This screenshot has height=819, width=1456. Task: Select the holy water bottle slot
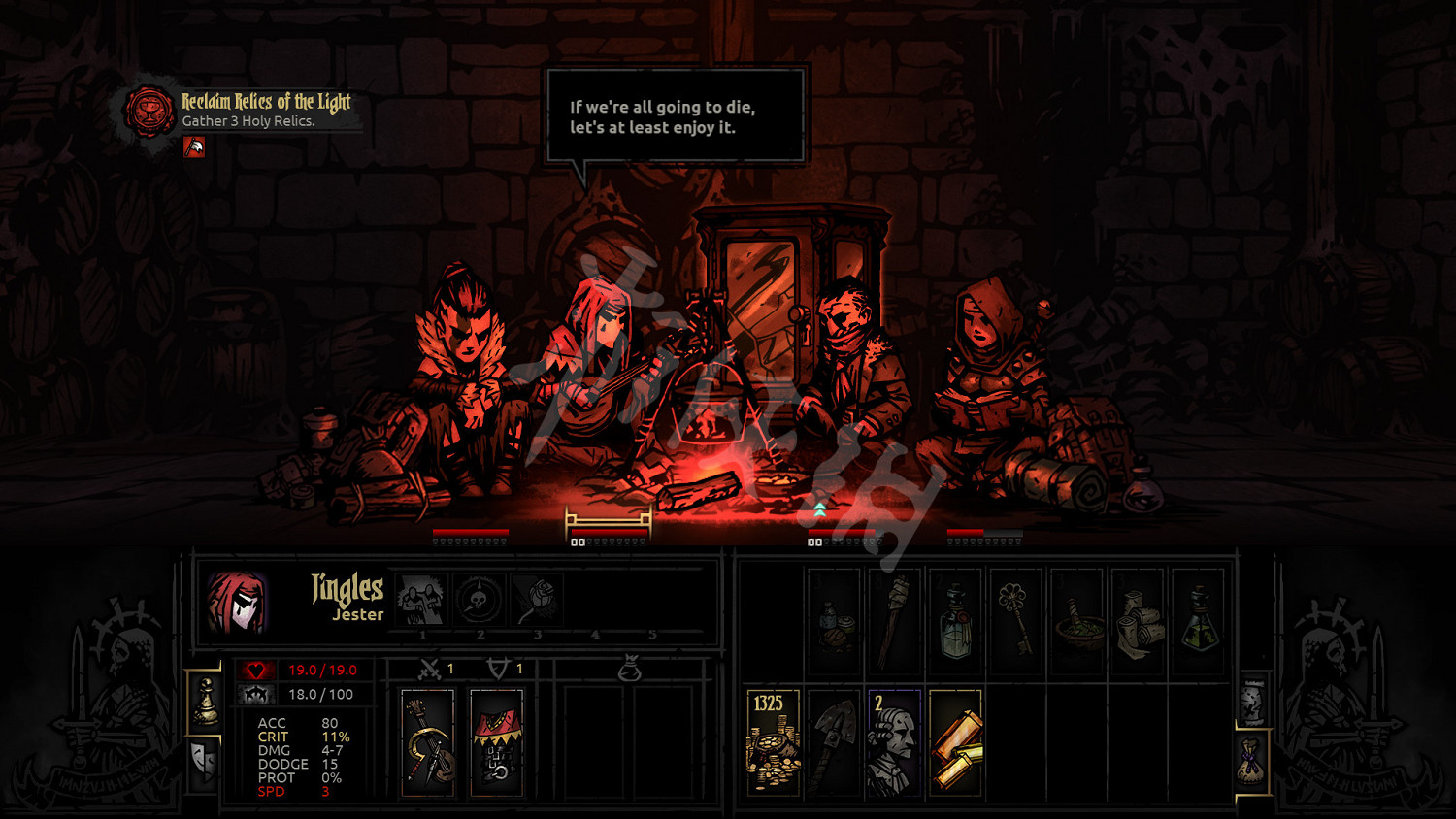[x=955, y=622]
